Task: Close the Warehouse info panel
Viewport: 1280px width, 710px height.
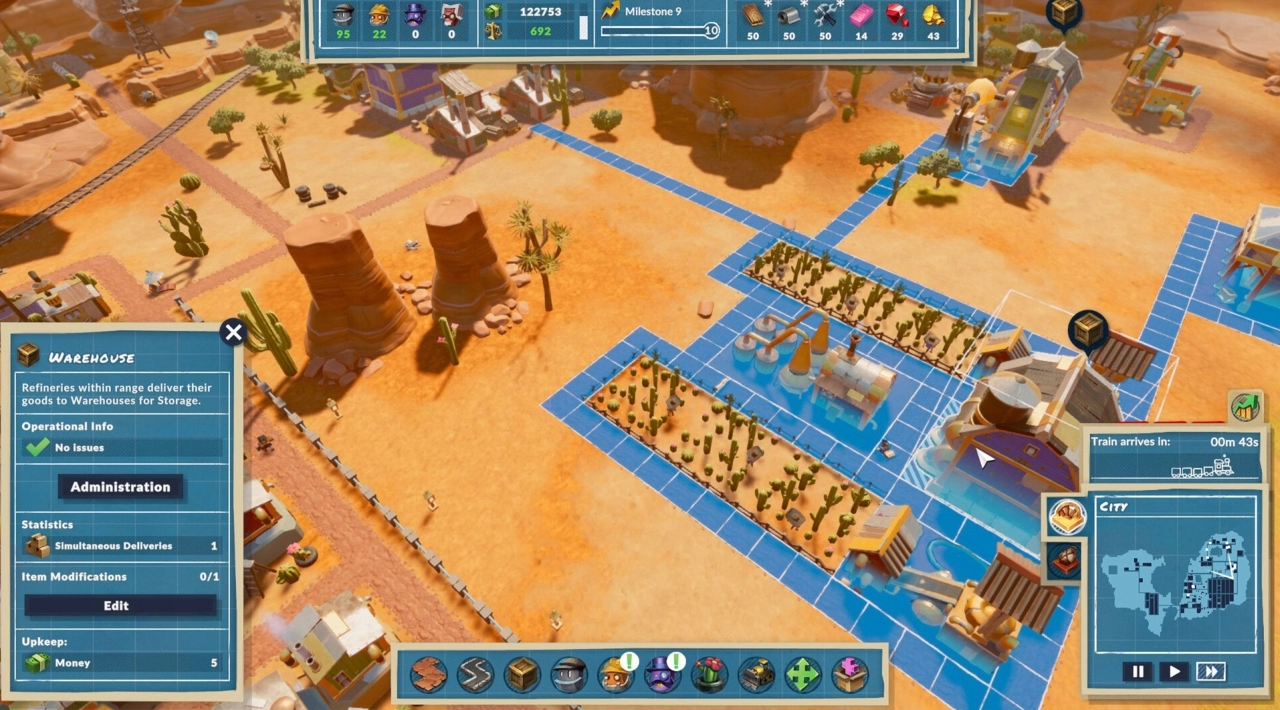Action: click(233, 333)
